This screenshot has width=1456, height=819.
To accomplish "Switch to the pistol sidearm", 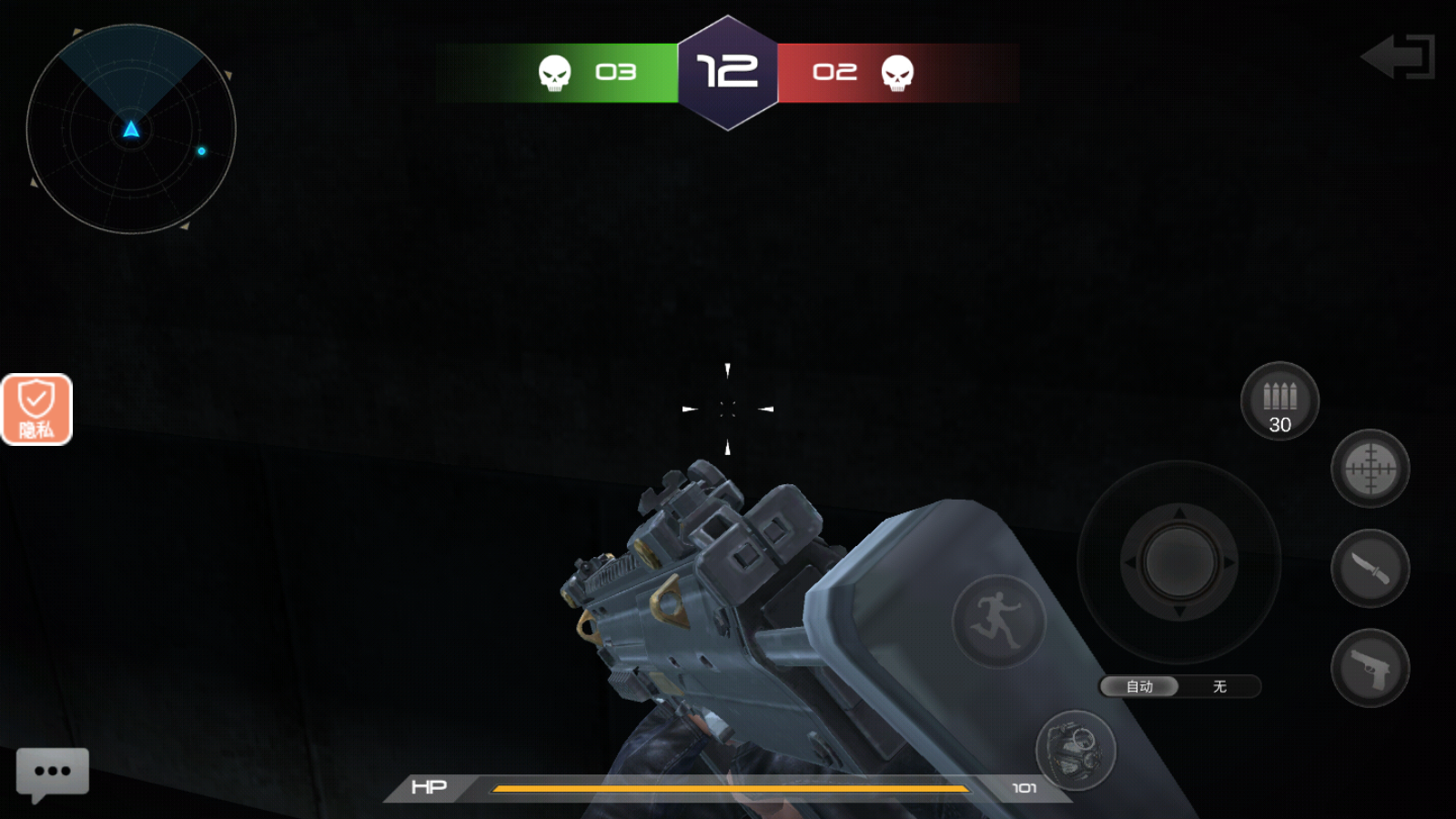I will click(1370, 669).
